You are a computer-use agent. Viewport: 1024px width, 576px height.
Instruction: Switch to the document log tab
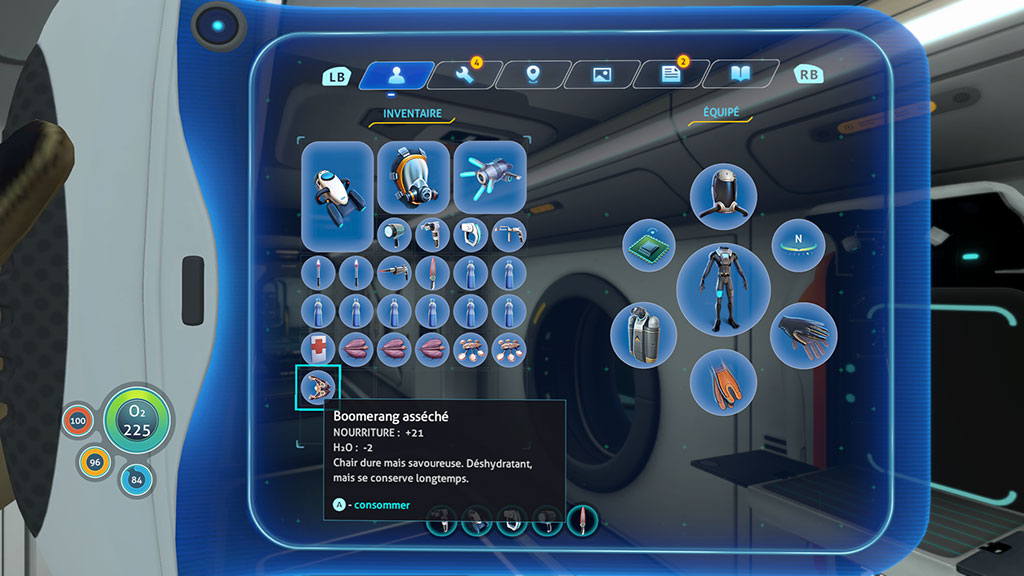pos(671,75)
